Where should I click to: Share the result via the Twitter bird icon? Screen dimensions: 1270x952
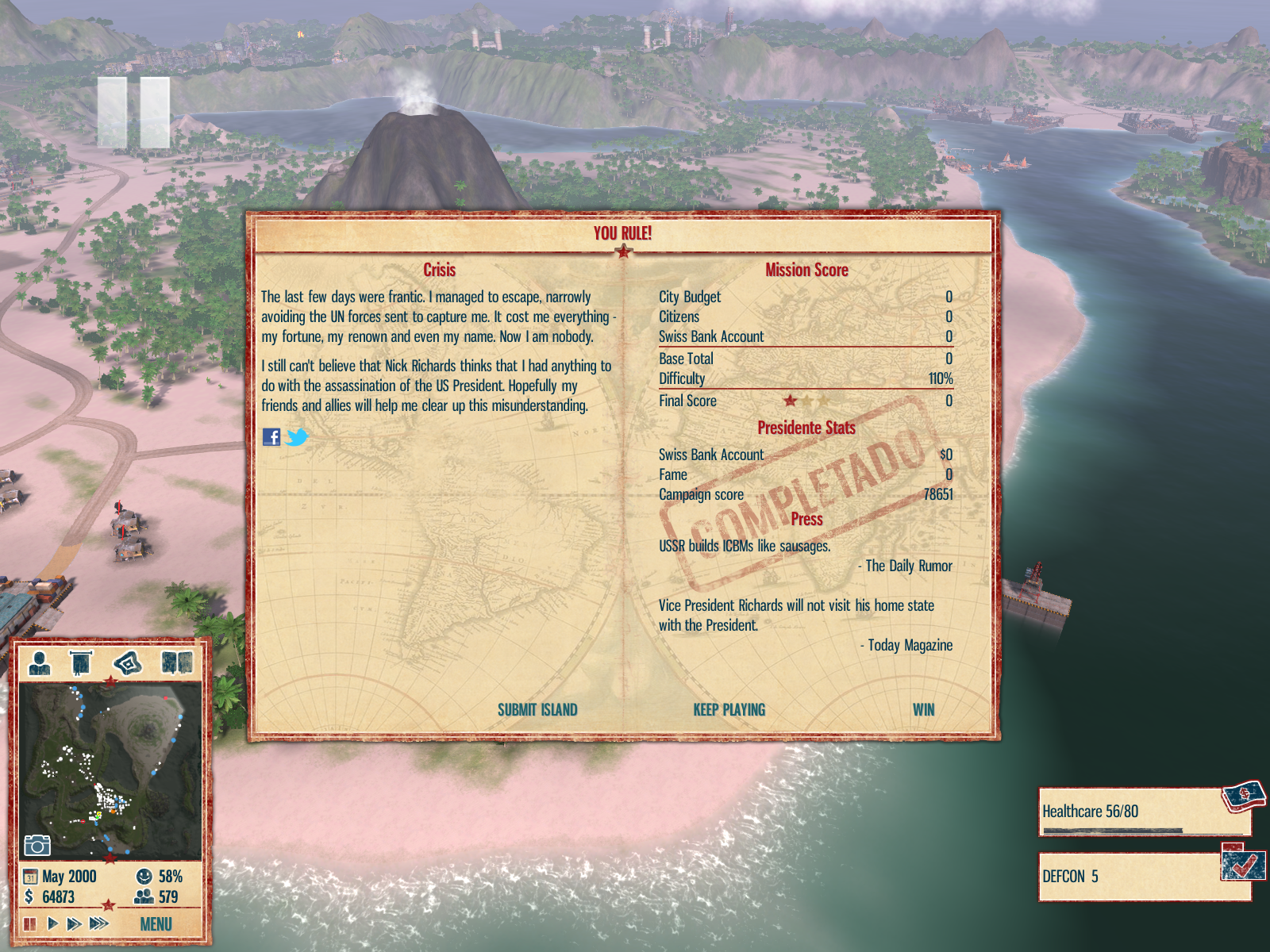pos(297,437)
